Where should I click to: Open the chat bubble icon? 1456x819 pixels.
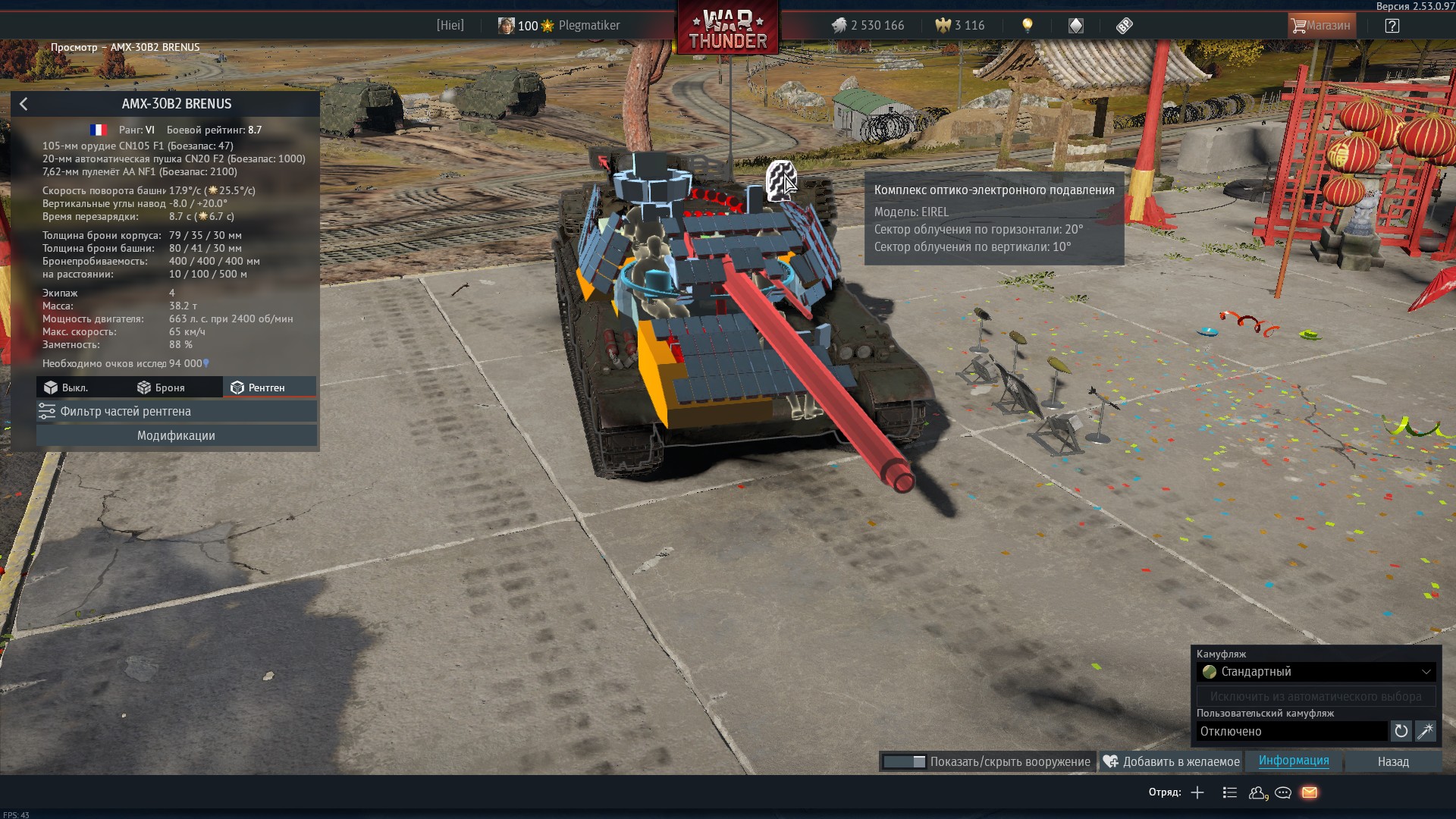click(x=1283, y=792)
